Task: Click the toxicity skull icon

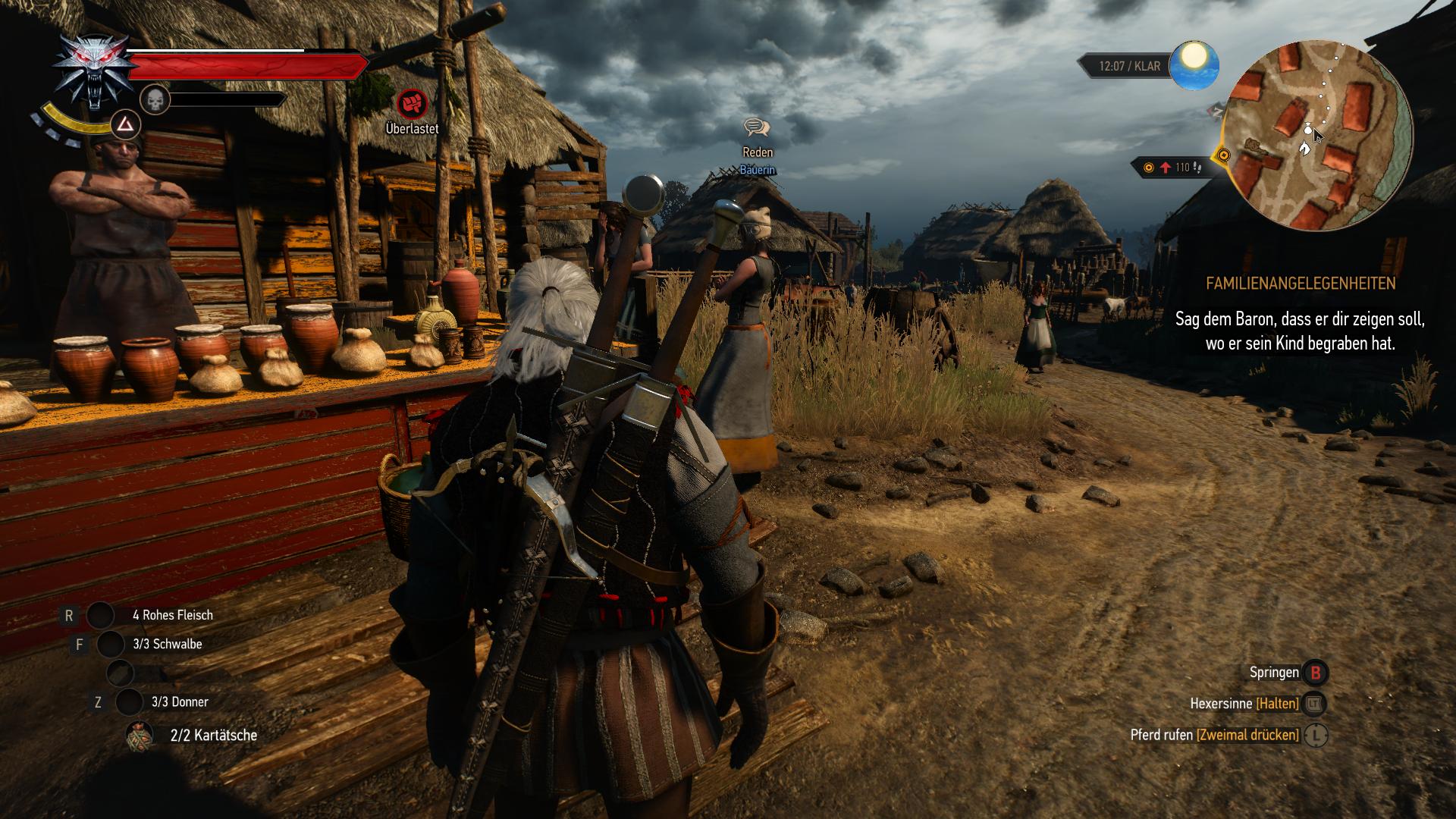Action: (154, 99)
